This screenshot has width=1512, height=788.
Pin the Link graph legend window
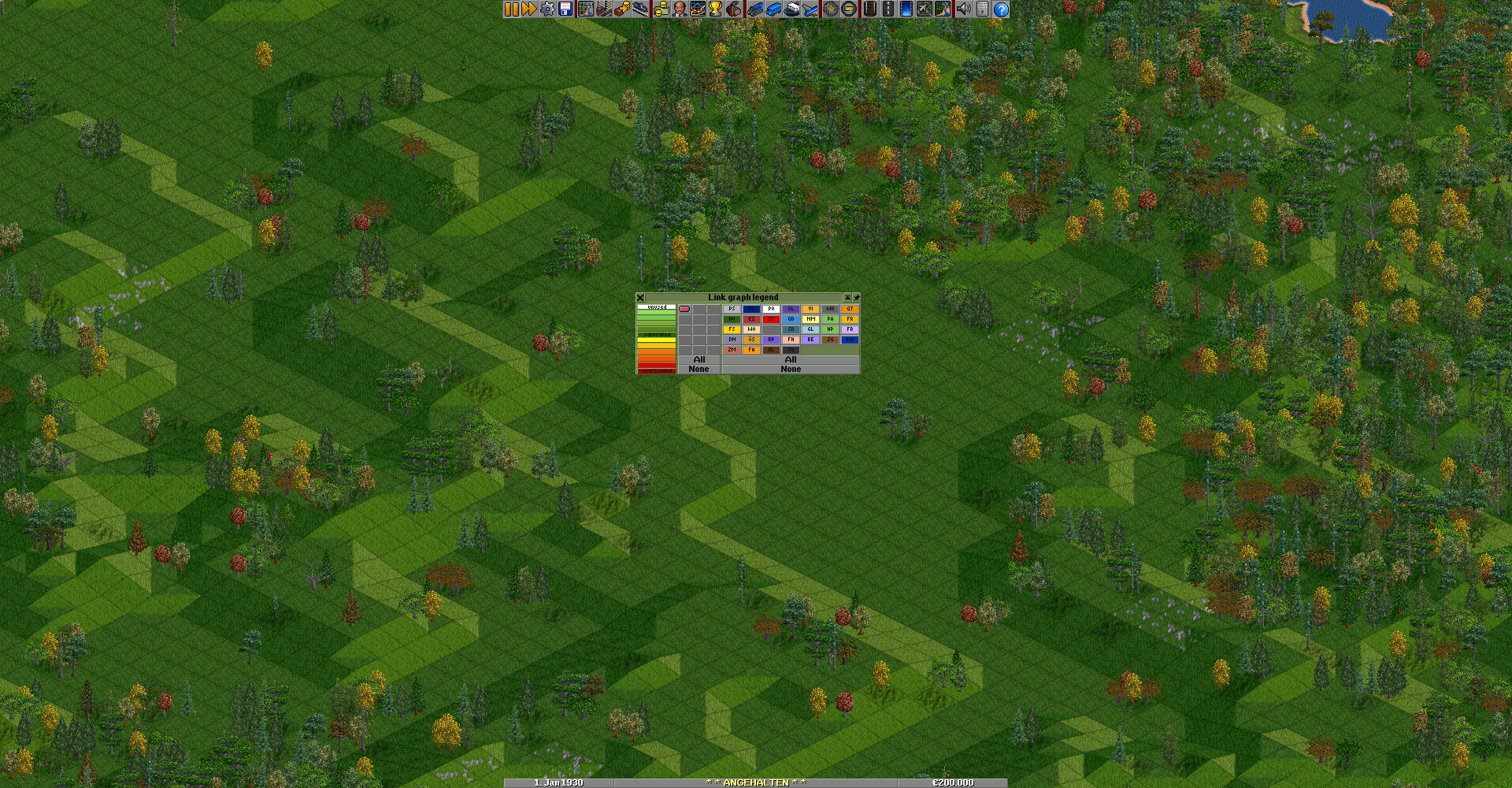click(x=856, y=298)
